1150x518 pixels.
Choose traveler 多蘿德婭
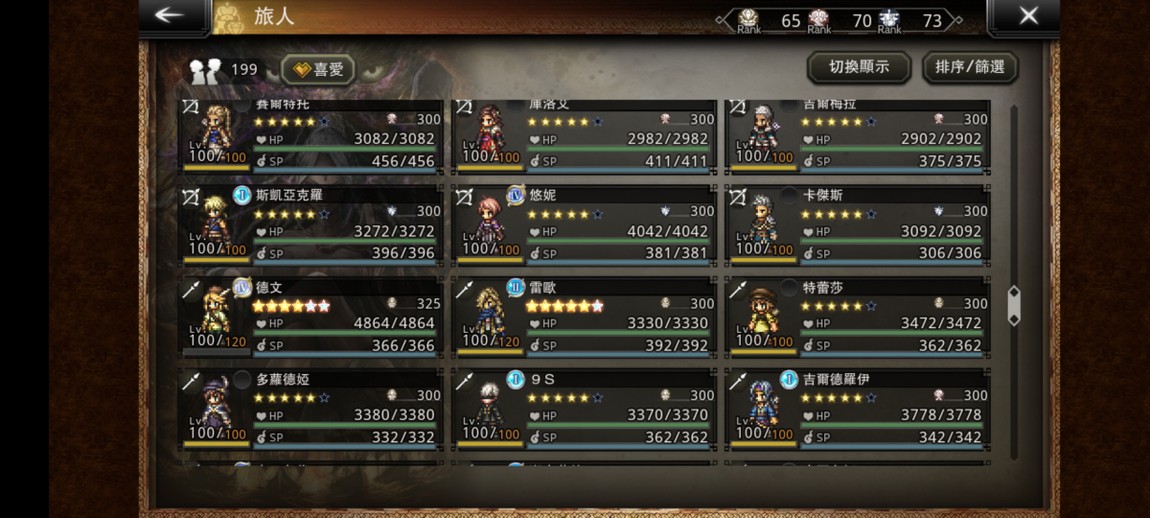[310, 408]
